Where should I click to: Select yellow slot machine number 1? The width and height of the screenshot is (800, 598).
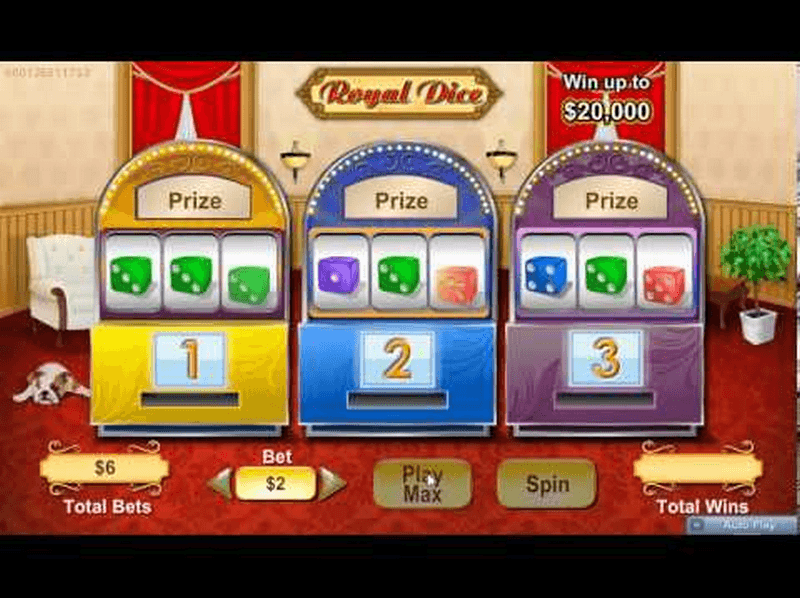tap(190, 359)
